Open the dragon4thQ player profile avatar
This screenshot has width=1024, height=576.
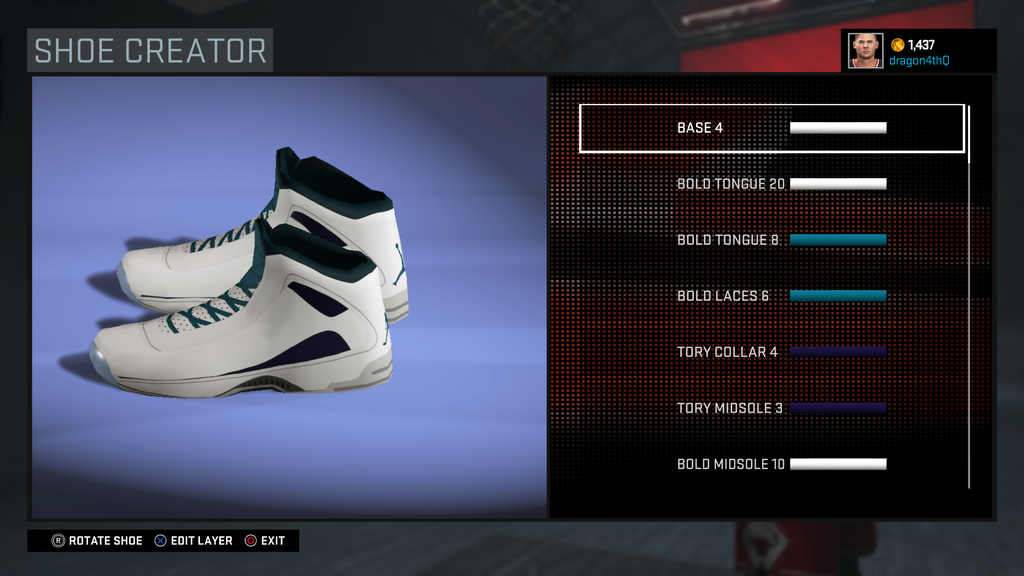click(865, 50)
